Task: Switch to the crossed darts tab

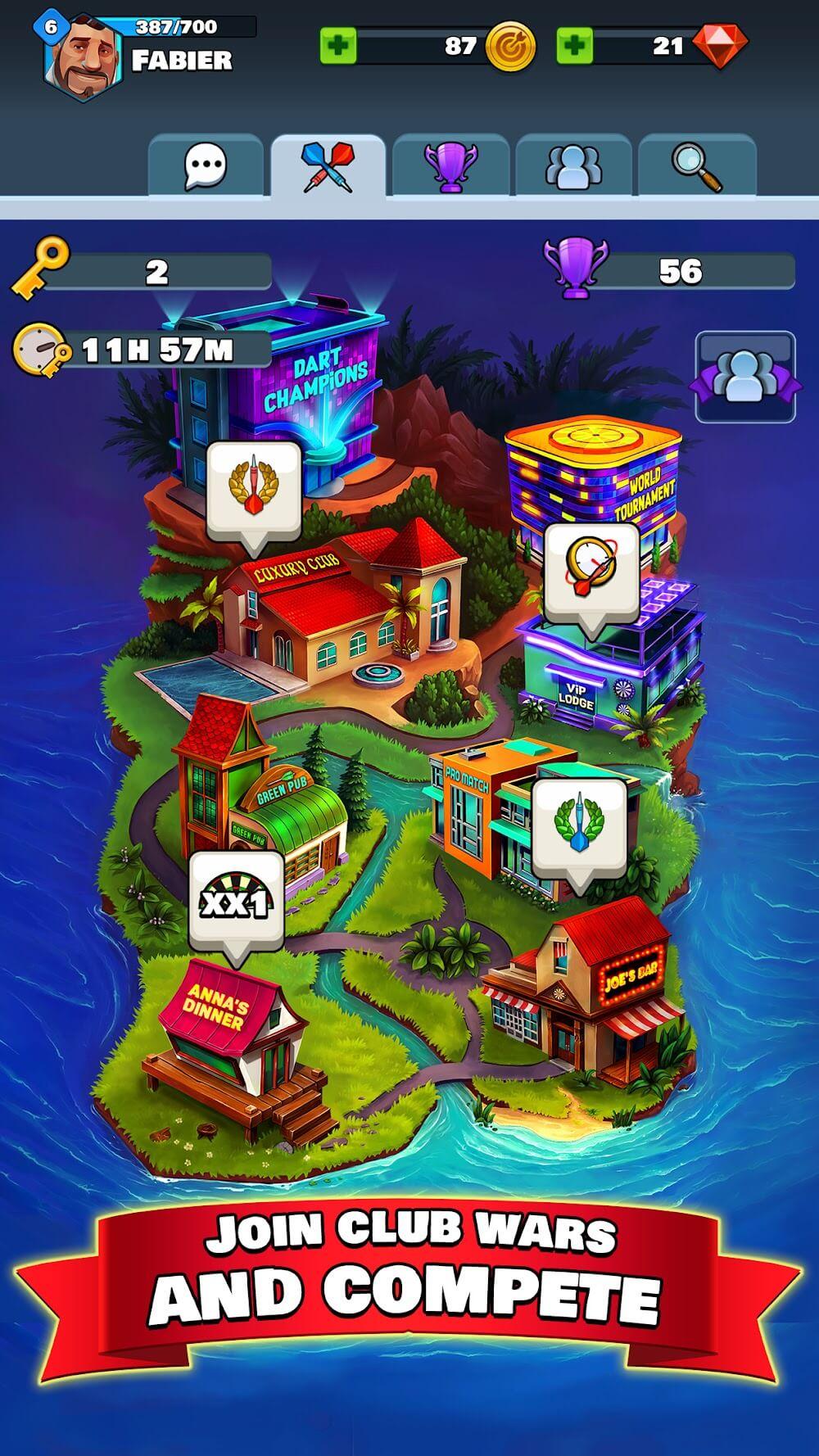Action: [328, 166]
